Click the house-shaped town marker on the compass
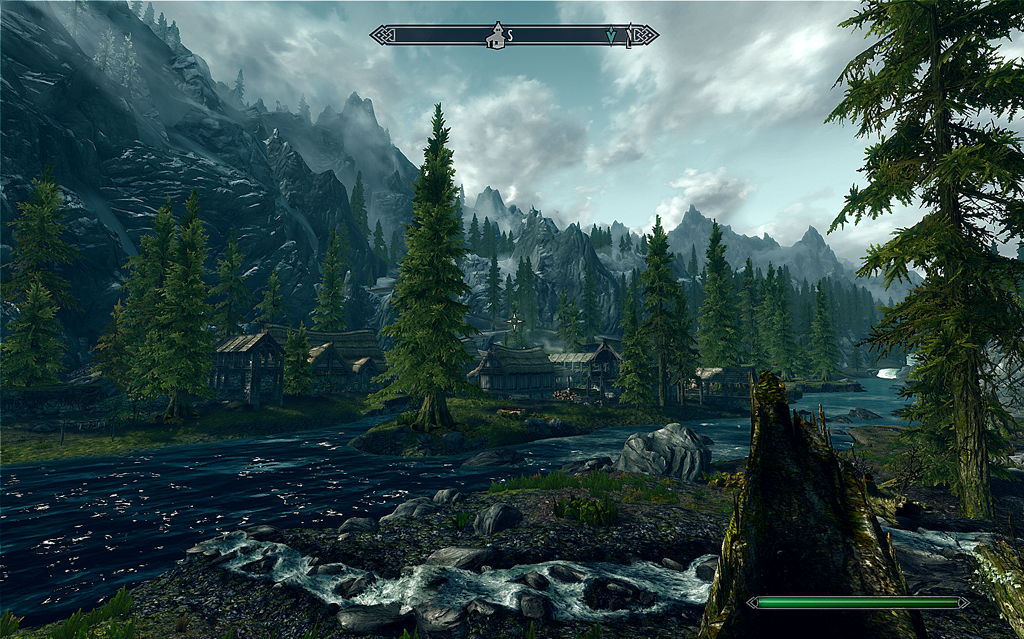The width and height of the screenshot is (1024, 639). pos(494,36)
